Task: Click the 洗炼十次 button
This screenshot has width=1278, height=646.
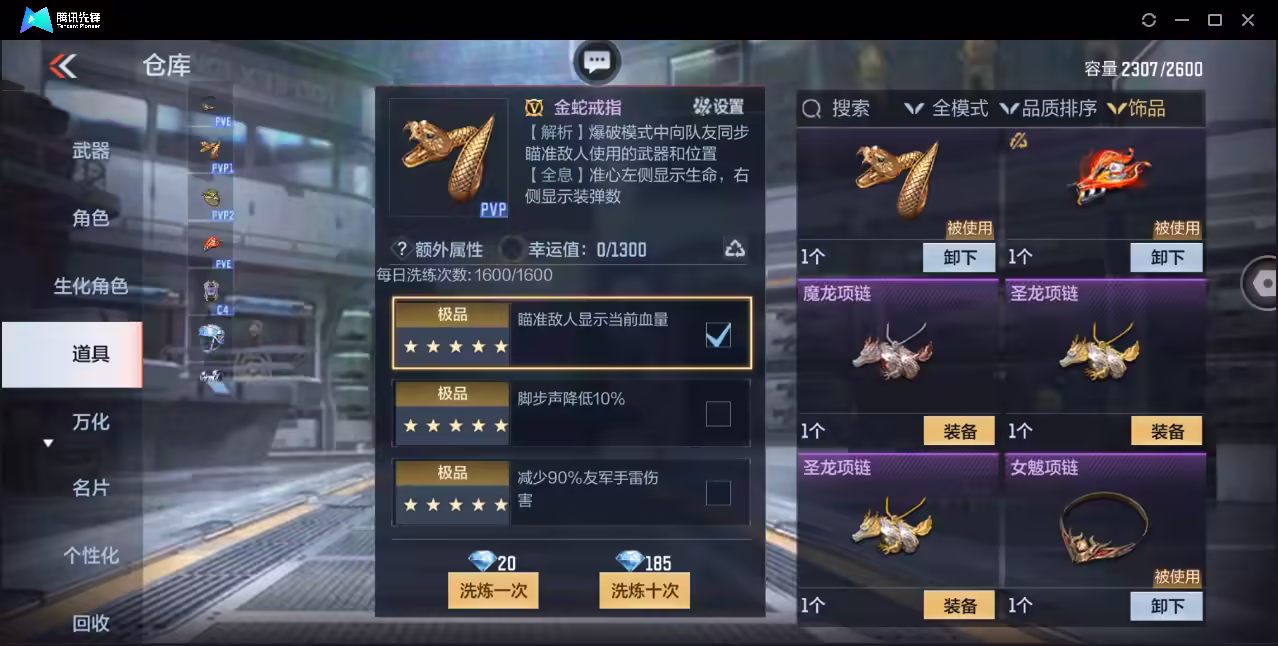Action: click(644, 590)
